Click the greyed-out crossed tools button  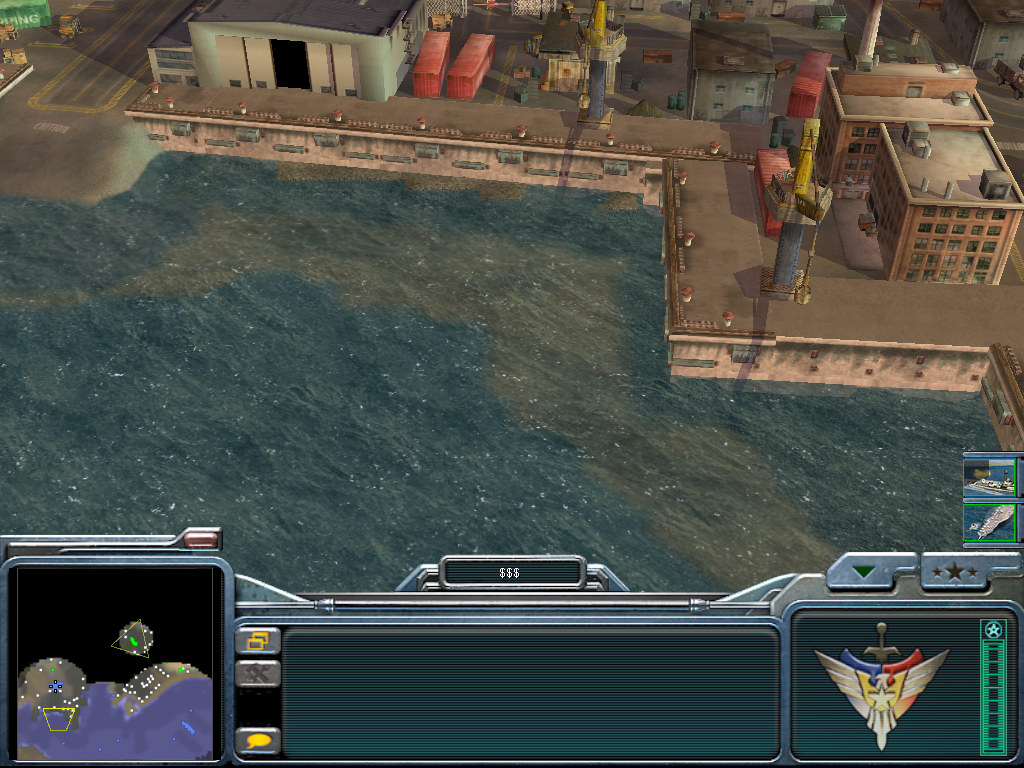[259, 675]
